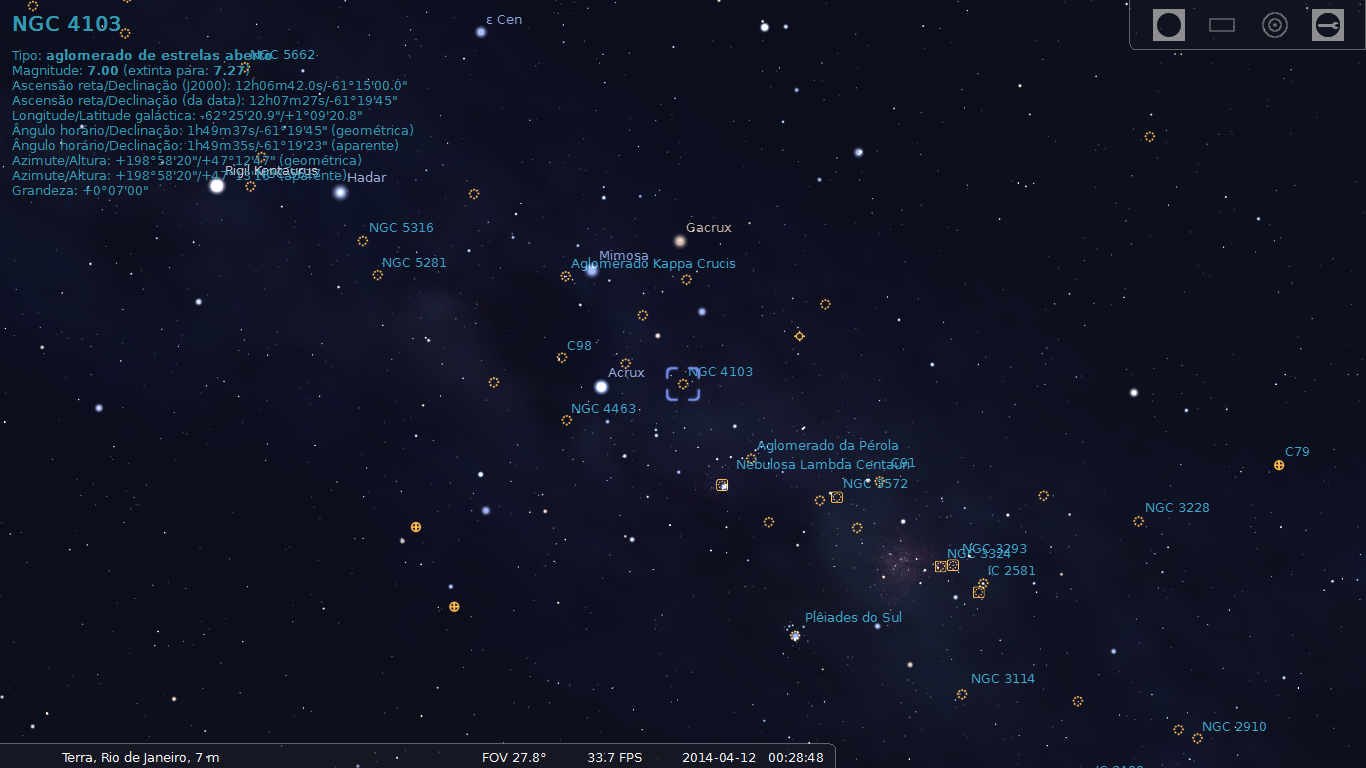
Task: Click the Aglomerado Kappa Crucis label
Action: [654, 263]
